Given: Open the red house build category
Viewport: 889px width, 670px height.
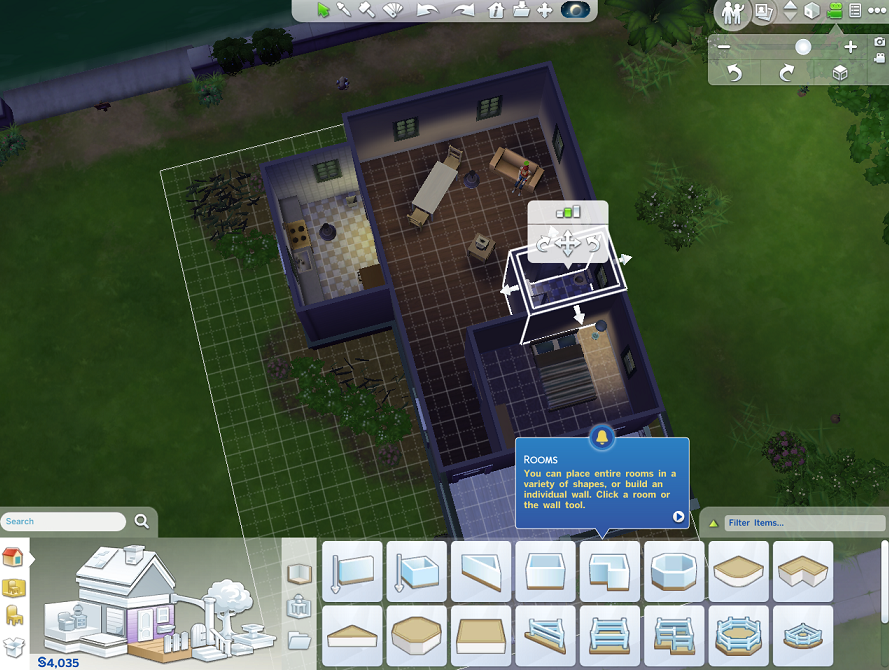Looking at the screenshot, I should (13, 556).
